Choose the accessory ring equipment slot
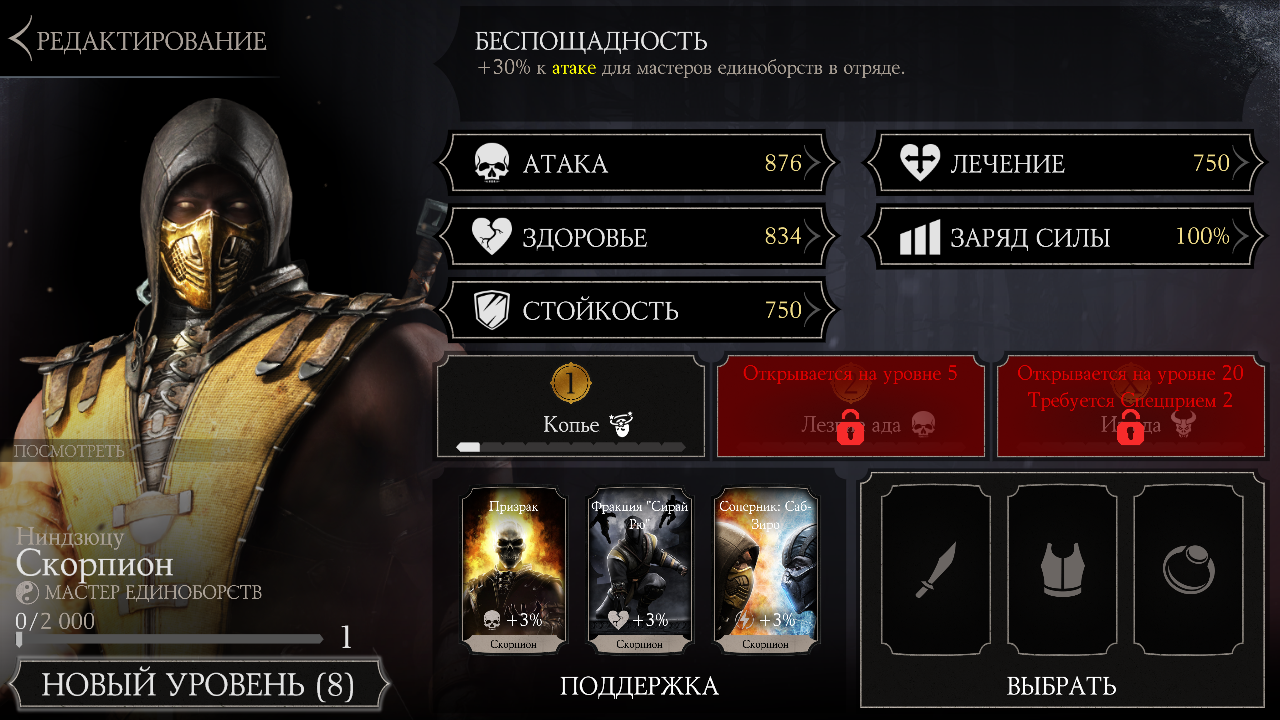This screenshot has width=1280, height=720. point(1188,570)
